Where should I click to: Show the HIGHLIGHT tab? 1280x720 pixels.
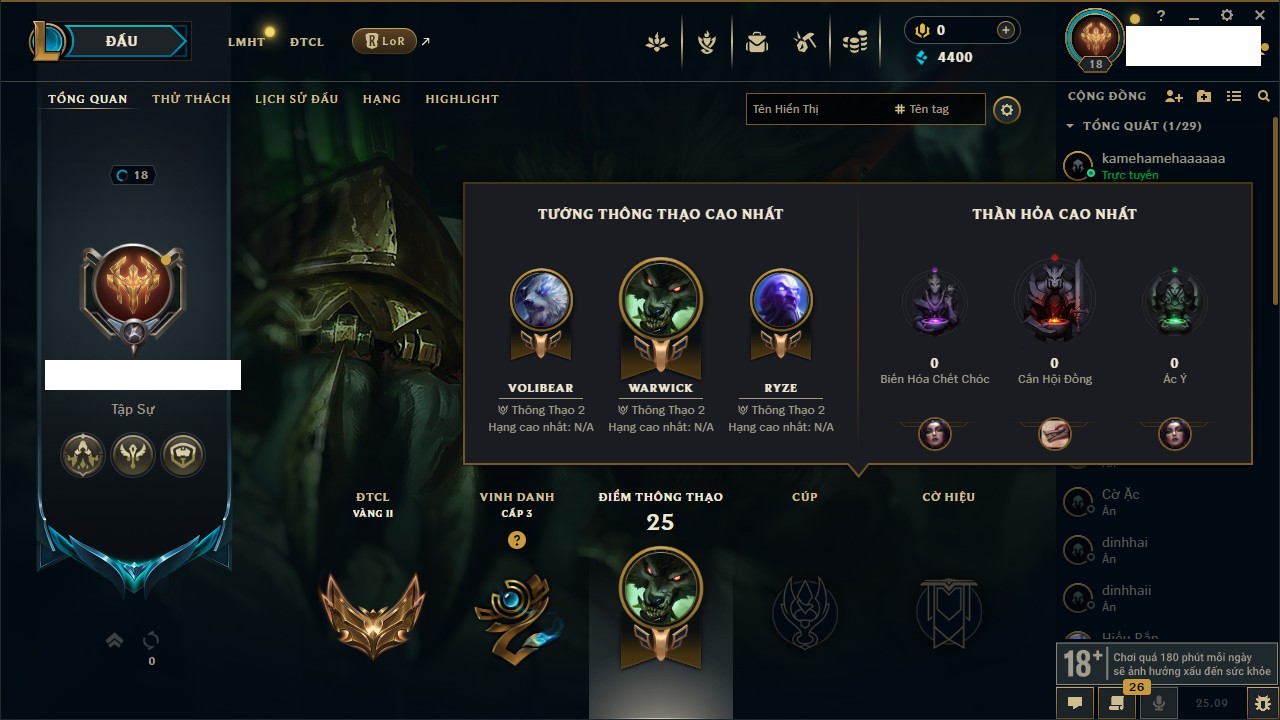(x=461, y=99)
